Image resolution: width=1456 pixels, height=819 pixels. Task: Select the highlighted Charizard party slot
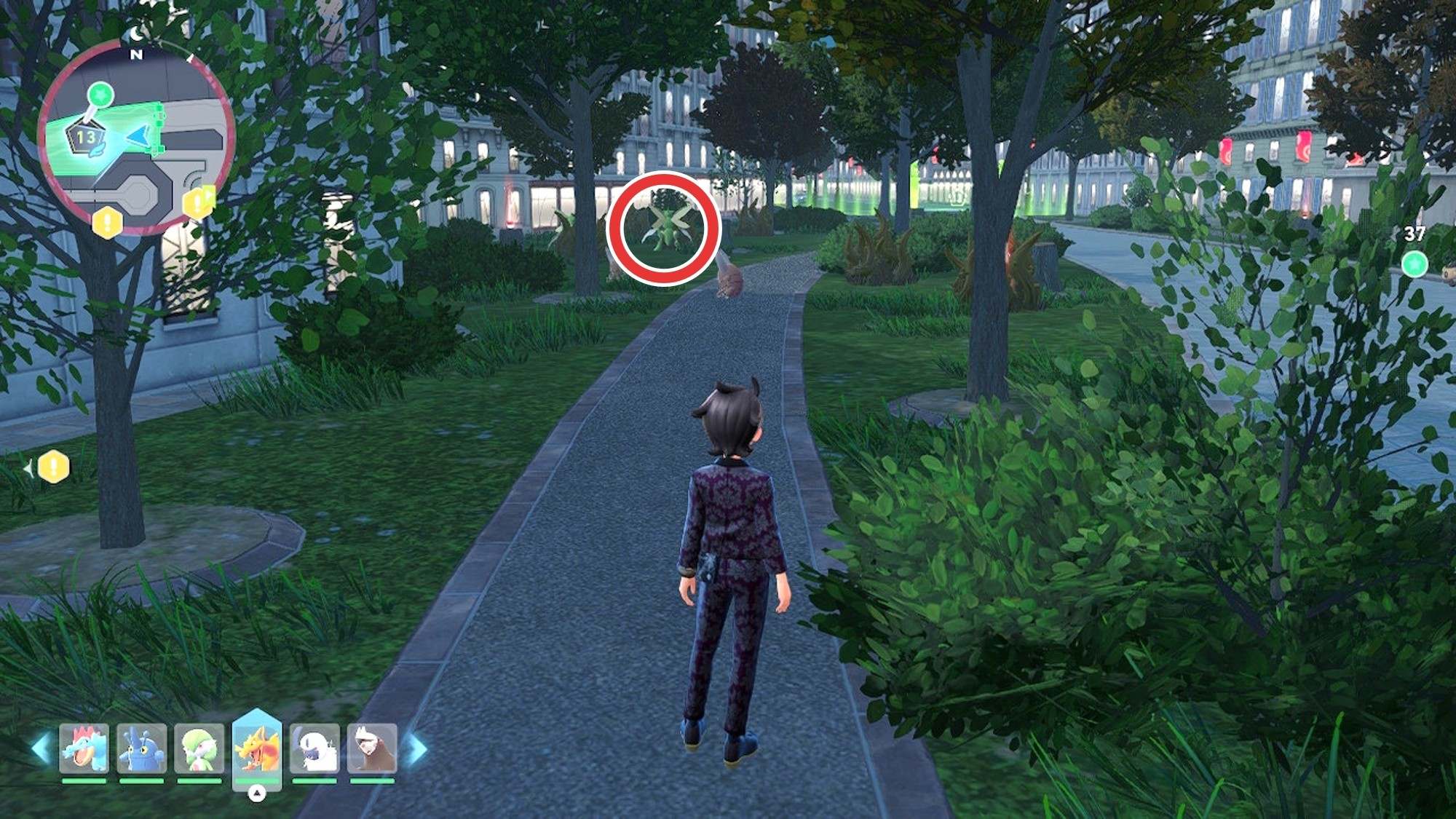click(x=256, y=750)
